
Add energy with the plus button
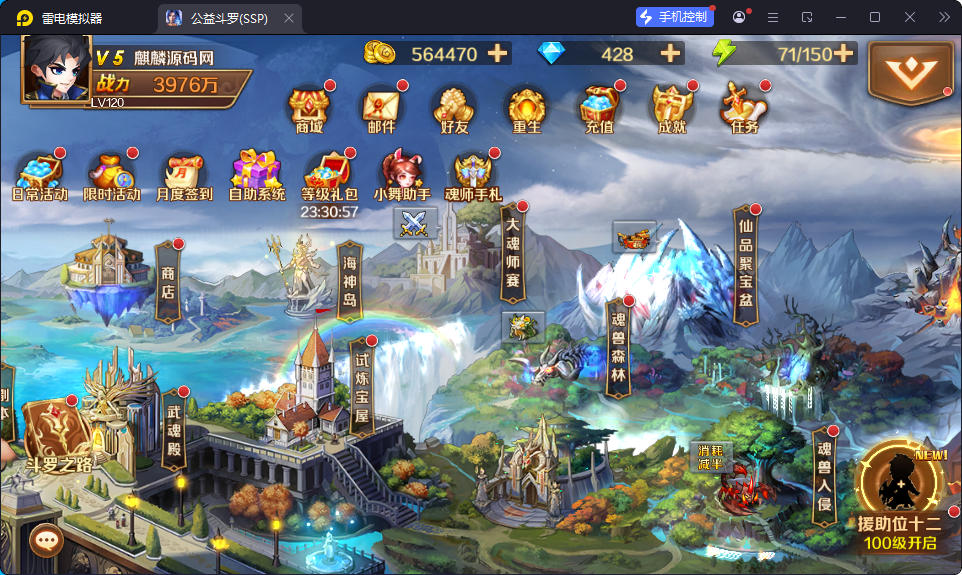[844, 53]
